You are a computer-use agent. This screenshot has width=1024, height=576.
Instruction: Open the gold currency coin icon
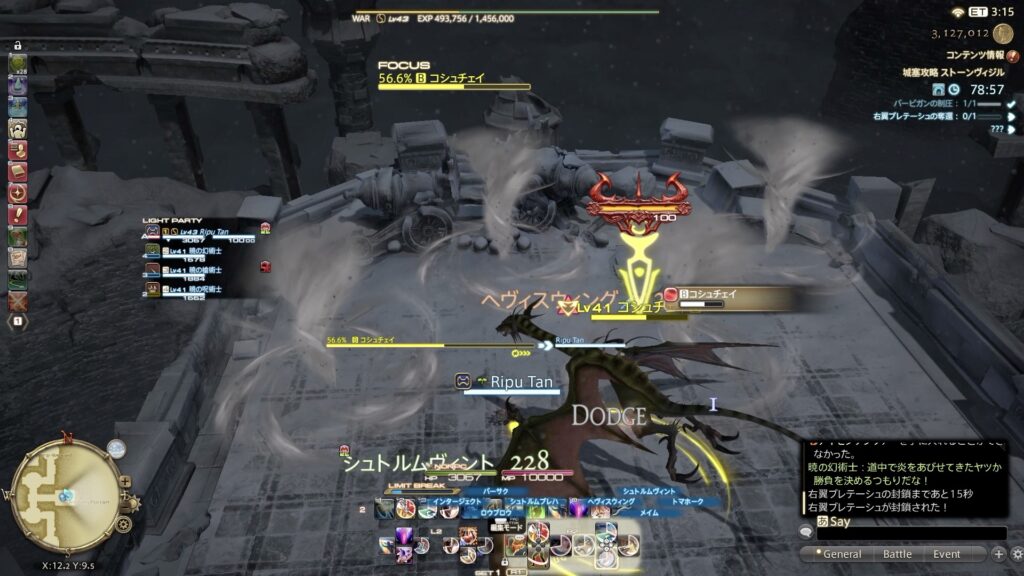[x=1003, y=34]
